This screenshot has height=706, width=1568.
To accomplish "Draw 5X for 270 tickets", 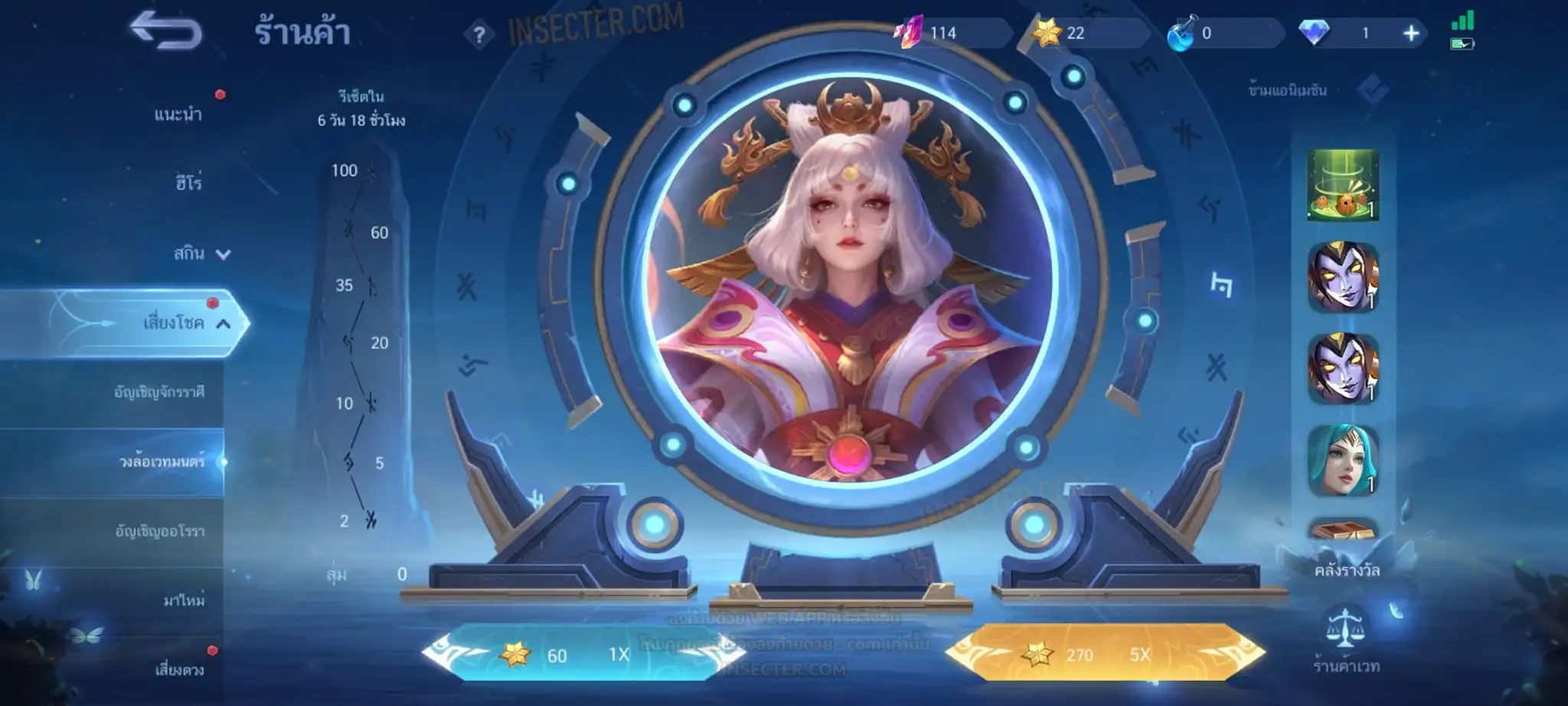I will pyautogui.click(x=1104, y=655).
